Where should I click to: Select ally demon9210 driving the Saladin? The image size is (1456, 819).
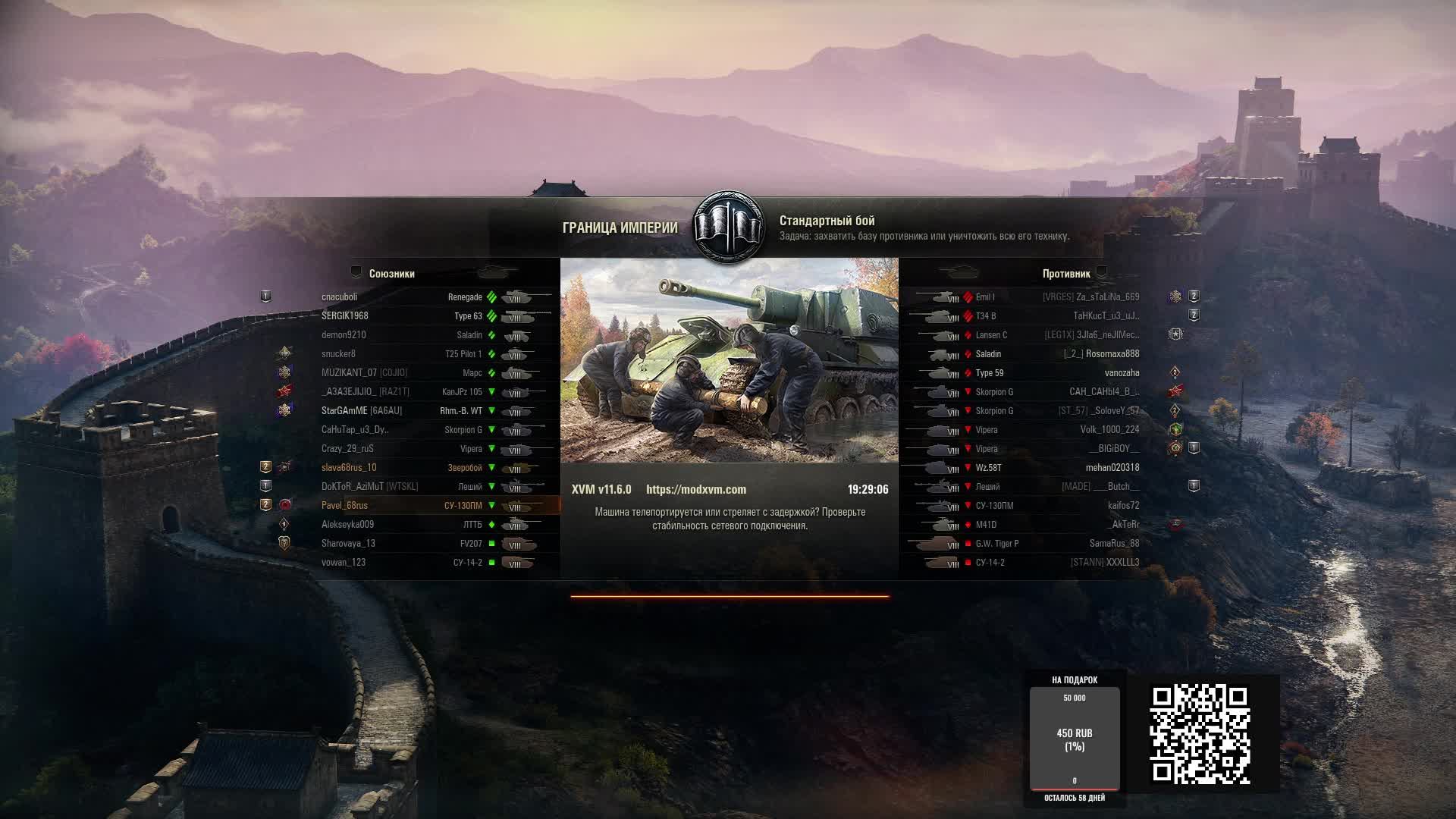344,335
